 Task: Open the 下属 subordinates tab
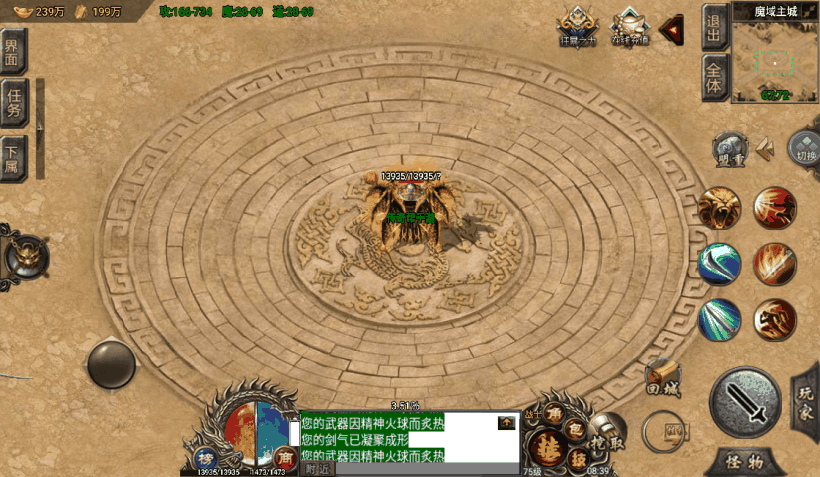click(12, 155)
